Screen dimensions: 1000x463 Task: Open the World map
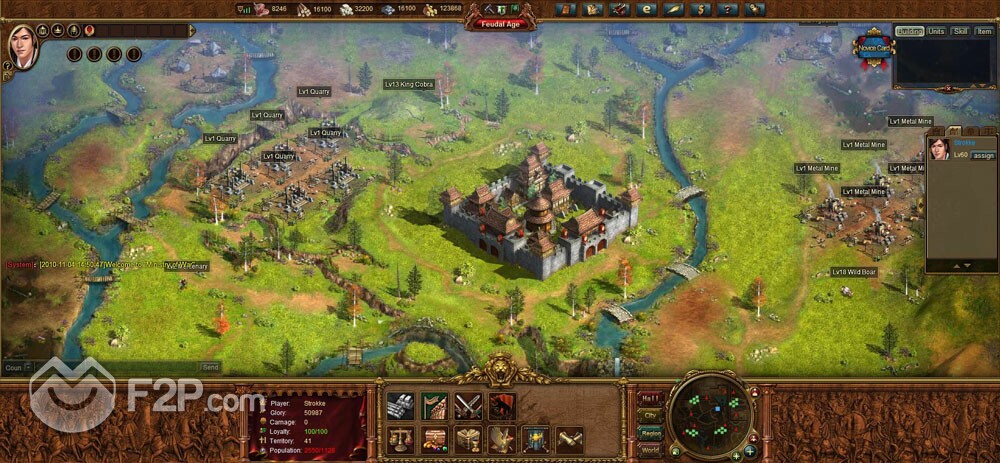[x=649, y=450]
